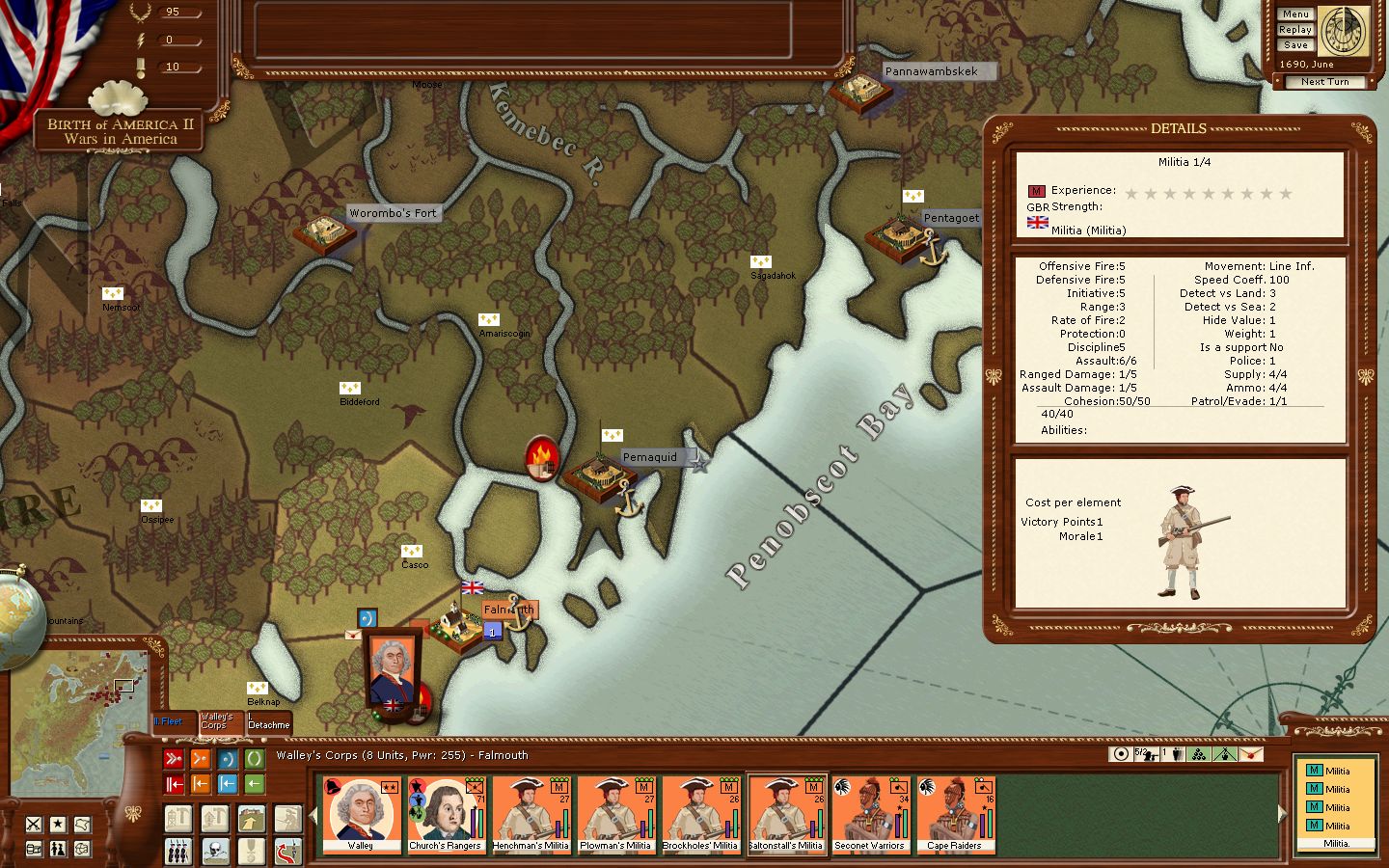
Task: Save the current game
Action: (x=1295, y=45)
